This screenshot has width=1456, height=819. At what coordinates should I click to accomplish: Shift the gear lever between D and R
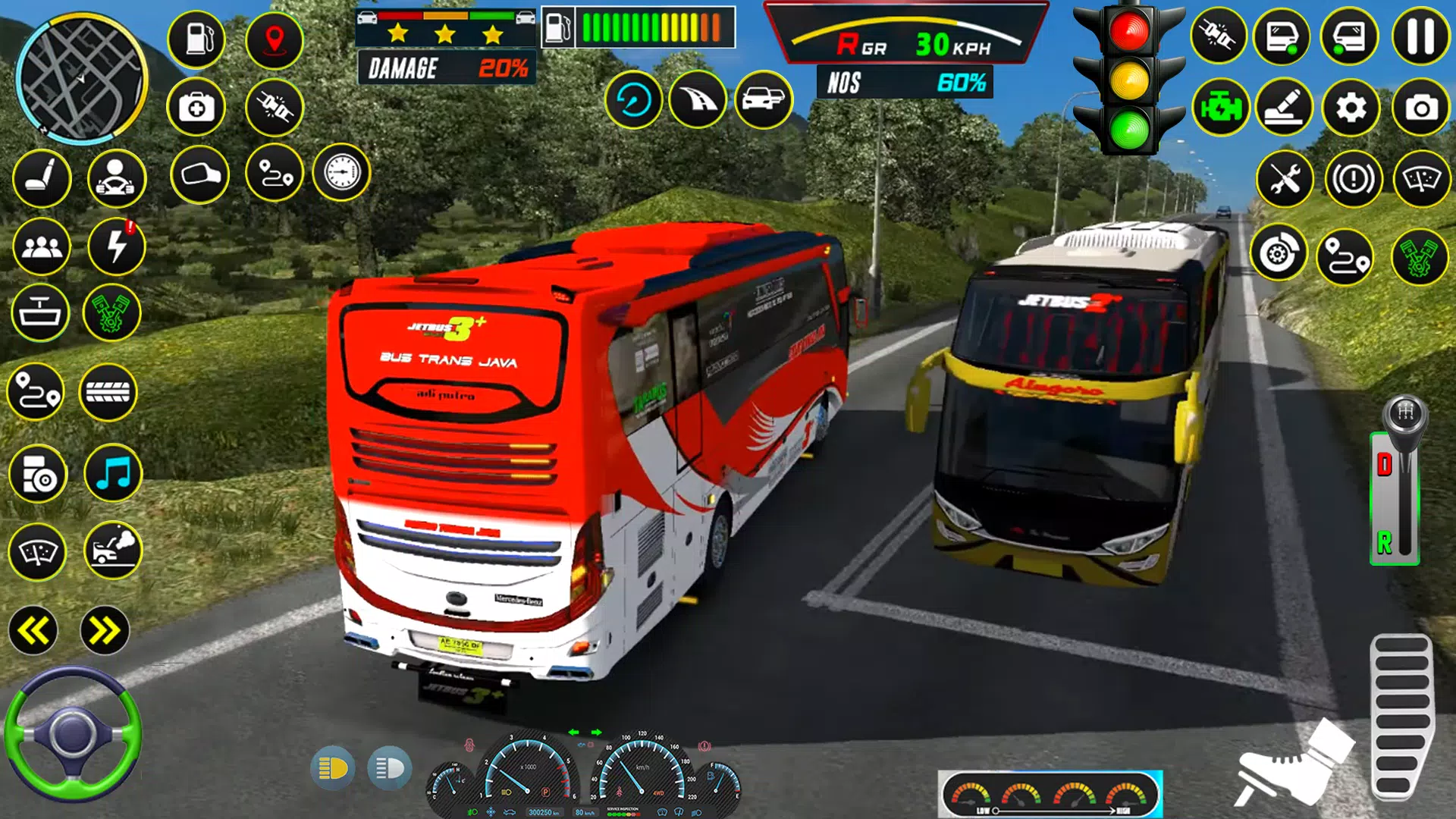[x=1404, y=485]
